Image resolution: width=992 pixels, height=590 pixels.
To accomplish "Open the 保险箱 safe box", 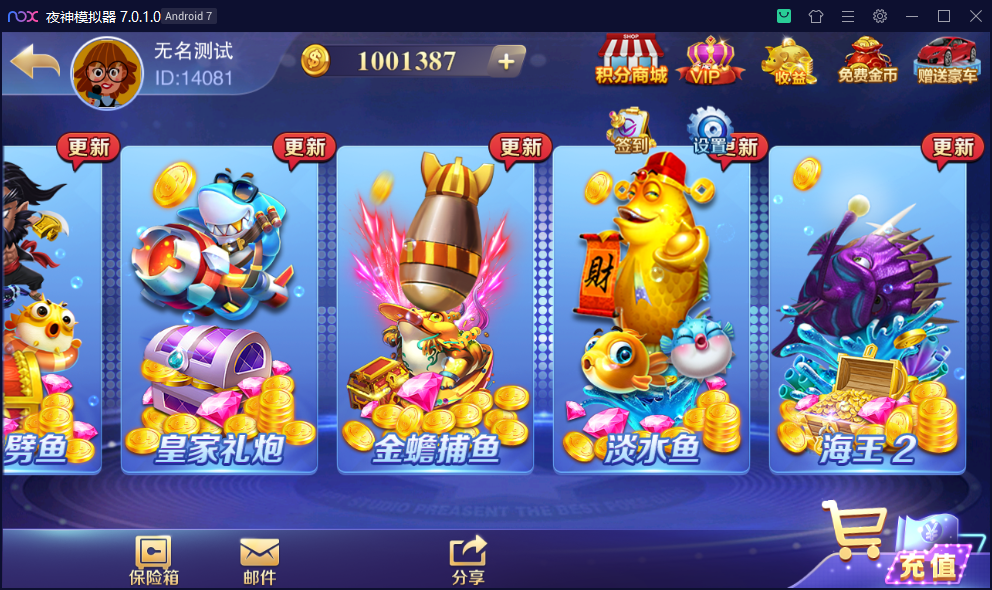I will click(153, 559).
